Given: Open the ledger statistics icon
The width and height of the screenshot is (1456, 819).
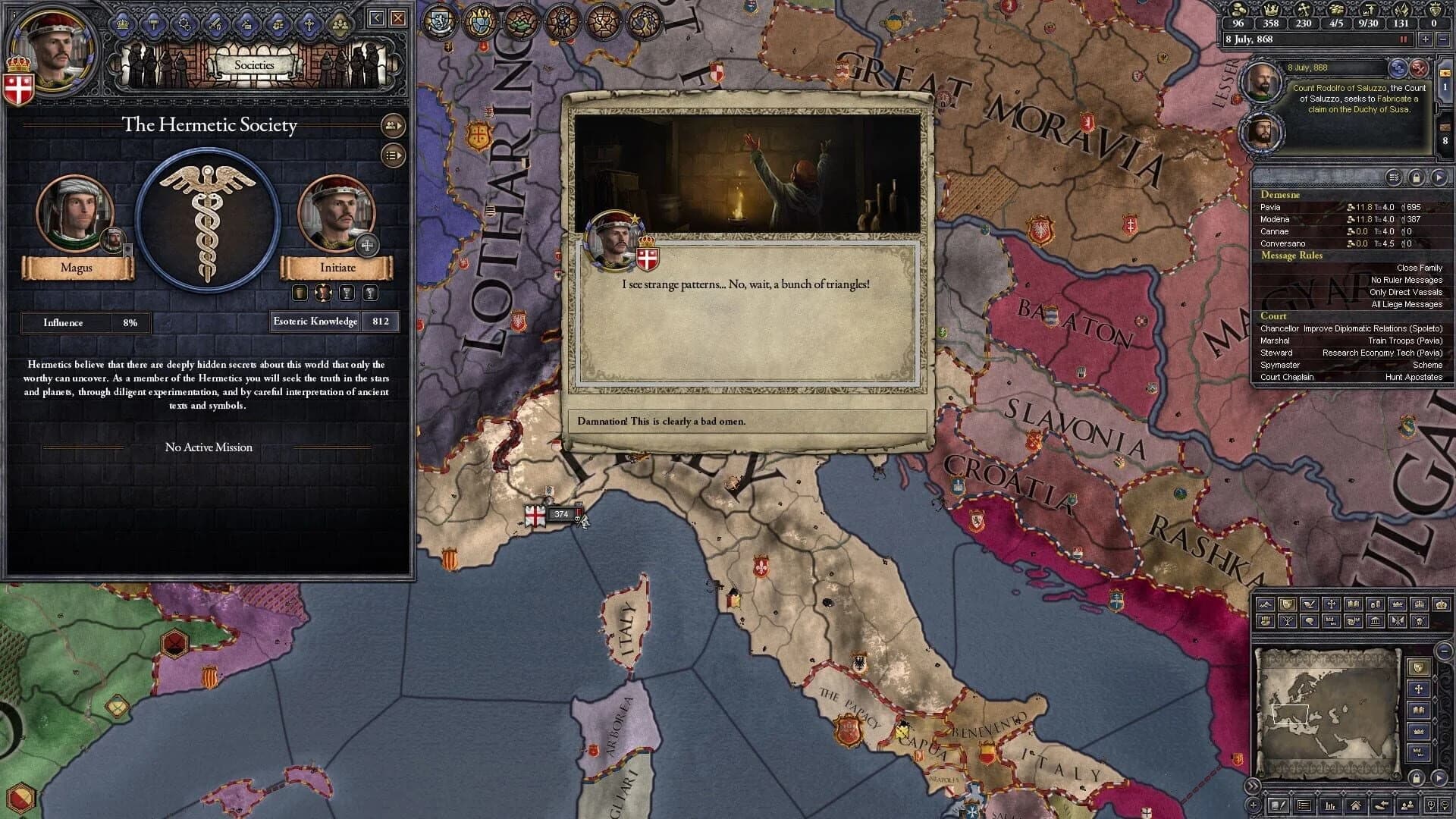Looking at the screenshot, I should click(1330, 805).
